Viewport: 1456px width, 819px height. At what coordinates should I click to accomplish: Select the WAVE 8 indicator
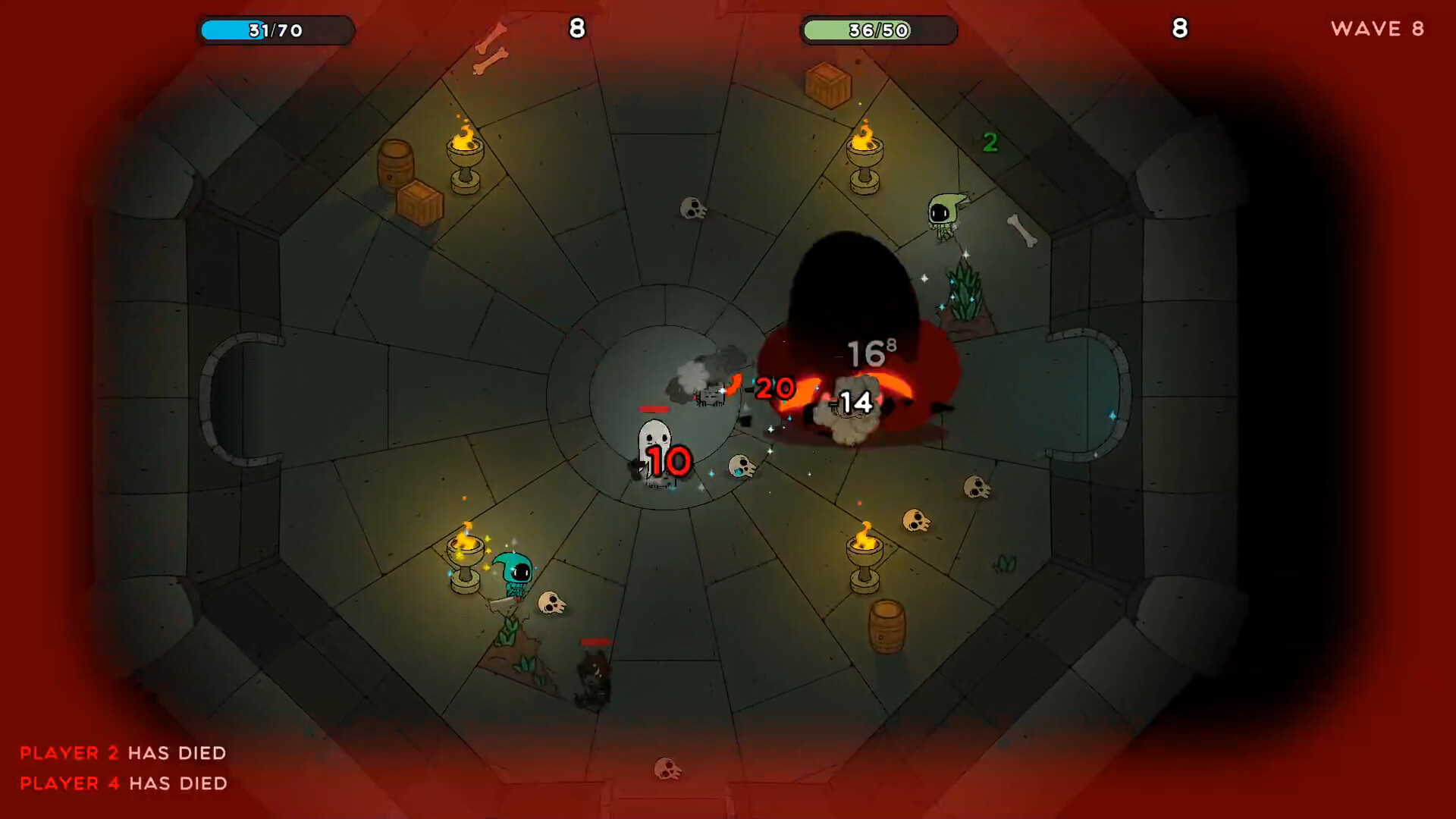point(1376,30)
